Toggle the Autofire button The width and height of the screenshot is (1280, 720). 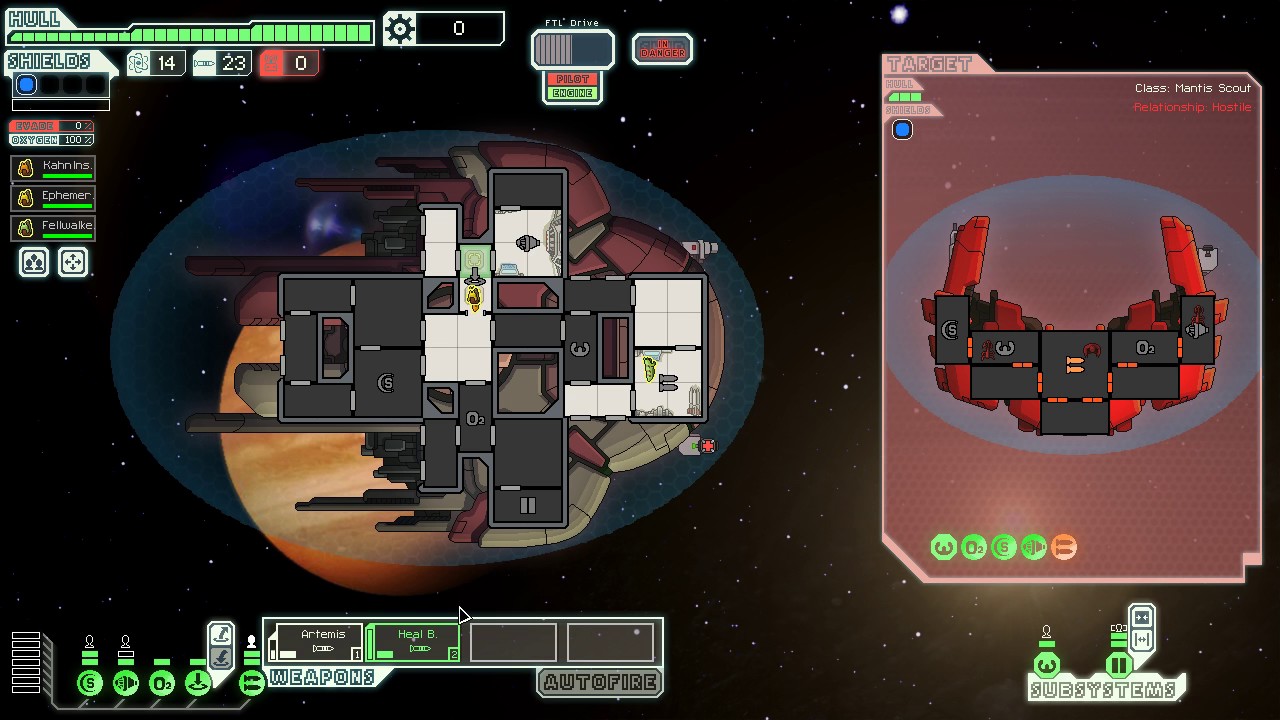pyautogui.click(x=600, y=682)
